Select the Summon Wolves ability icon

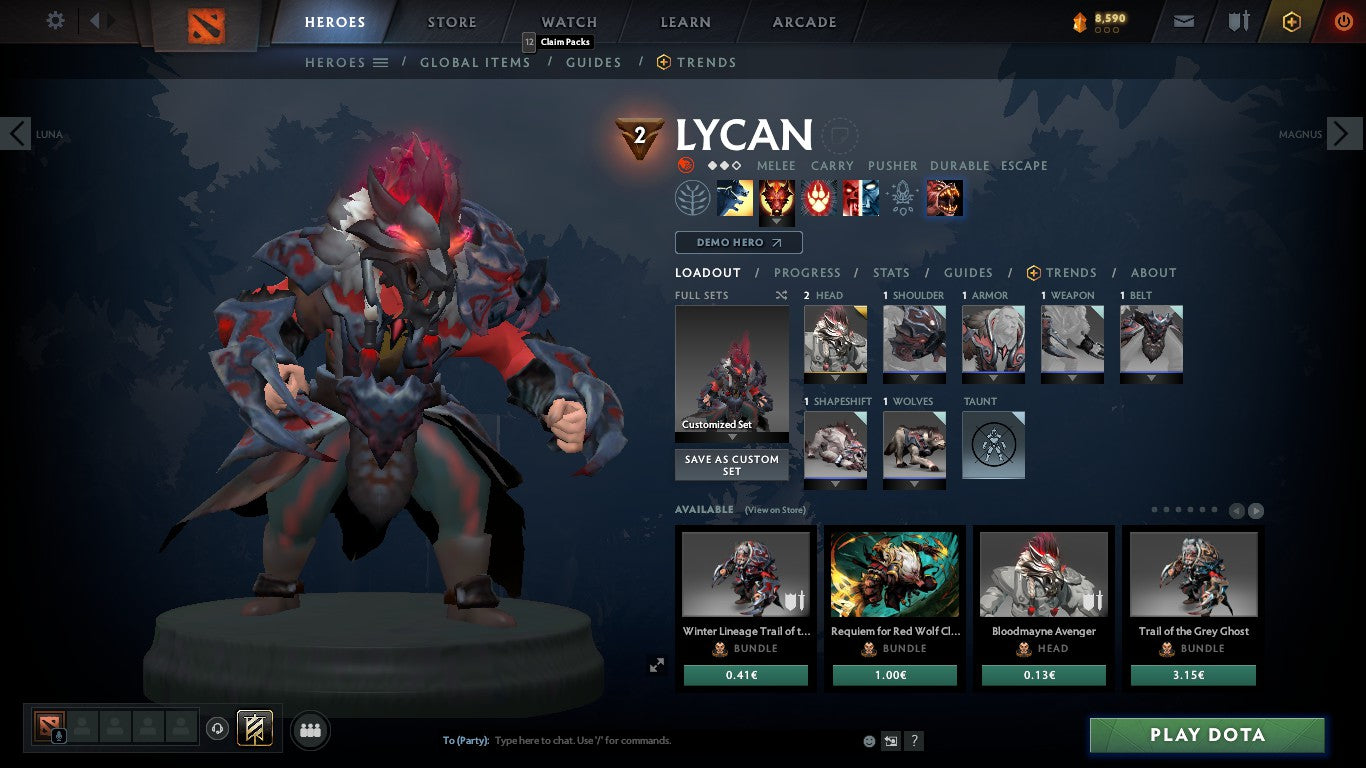pos(735,198)
